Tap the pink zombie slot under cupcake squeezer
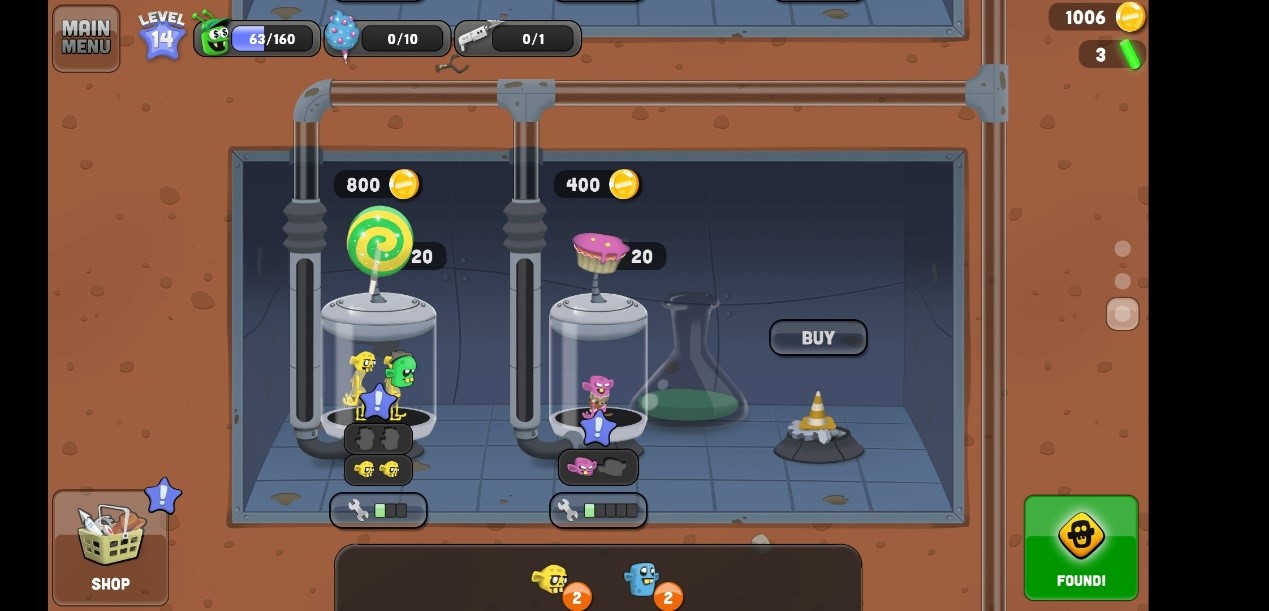 [x=598, y=466]
